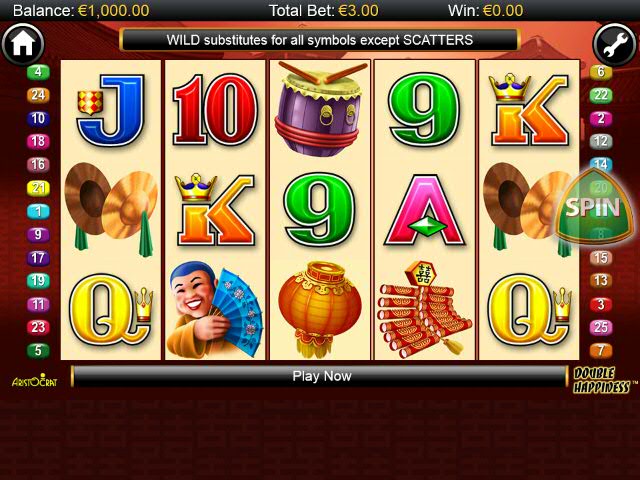This screenshot has height=480, width=640.
Task: Select payline marker 21
Action: coord(38,188)
